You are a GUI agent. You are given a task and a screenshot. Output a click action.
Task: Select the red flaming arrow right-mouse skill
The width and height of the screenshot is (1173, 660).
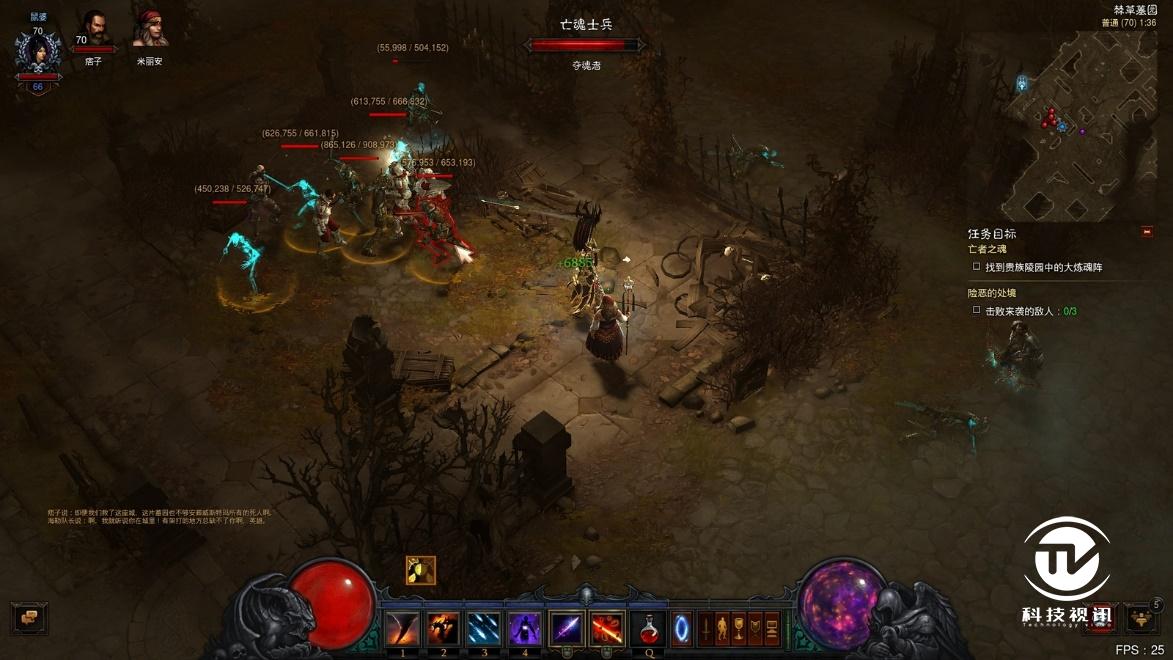coord(606,629)
